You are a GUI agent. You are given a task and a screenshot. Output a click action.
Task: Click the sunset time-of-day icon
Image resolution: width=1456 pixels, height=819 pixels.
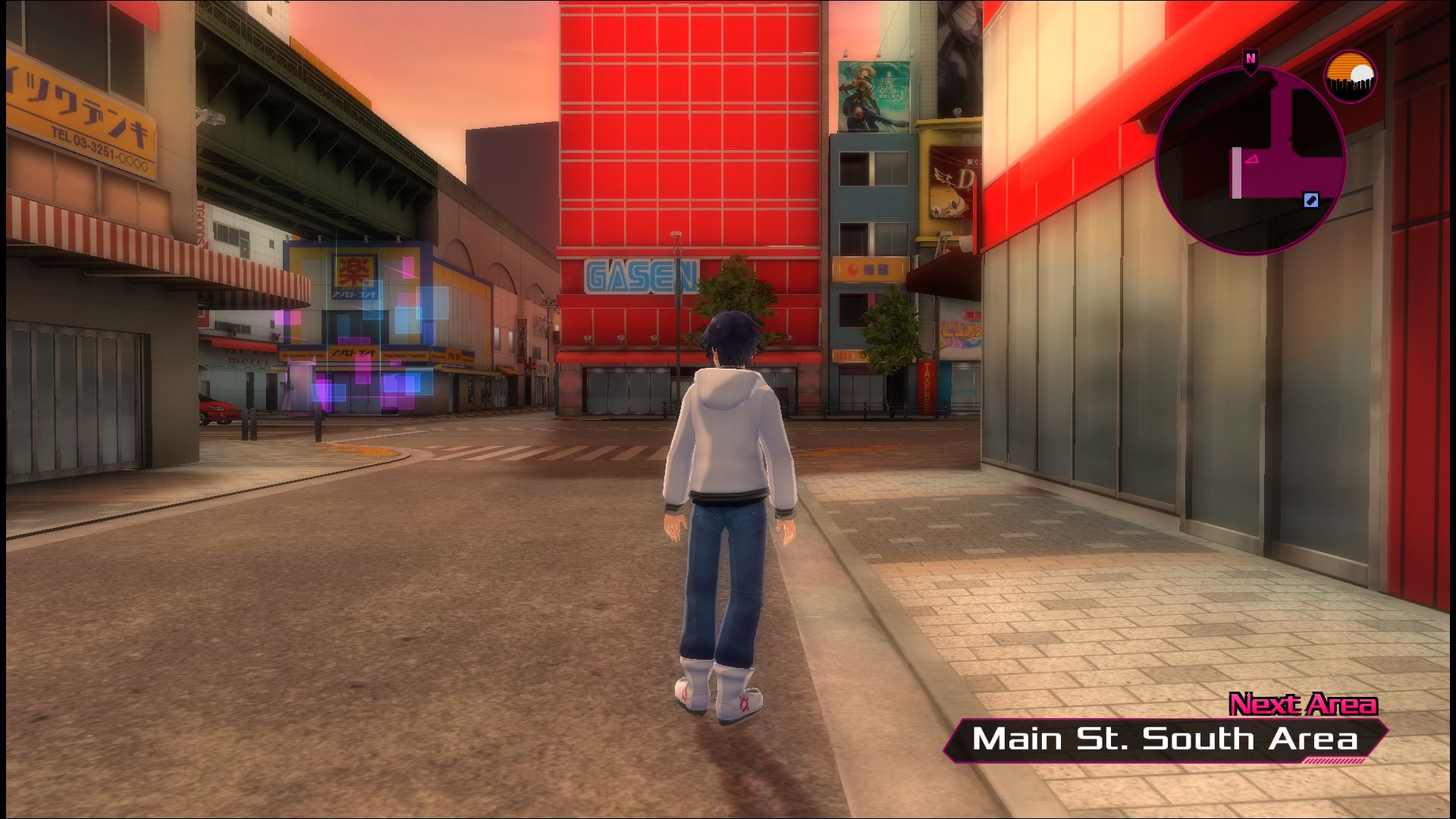coord(1350,76)
